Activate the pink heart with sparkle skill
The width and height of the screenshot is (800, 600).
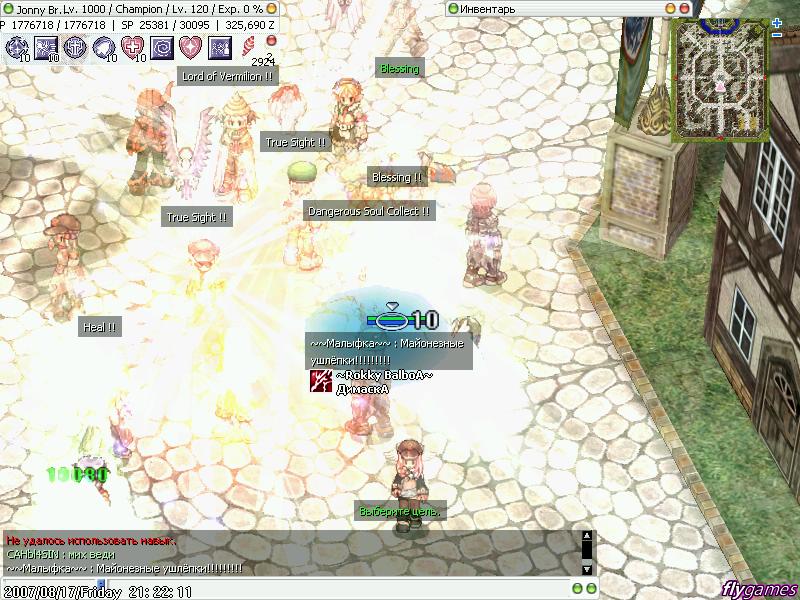(190, 47)
